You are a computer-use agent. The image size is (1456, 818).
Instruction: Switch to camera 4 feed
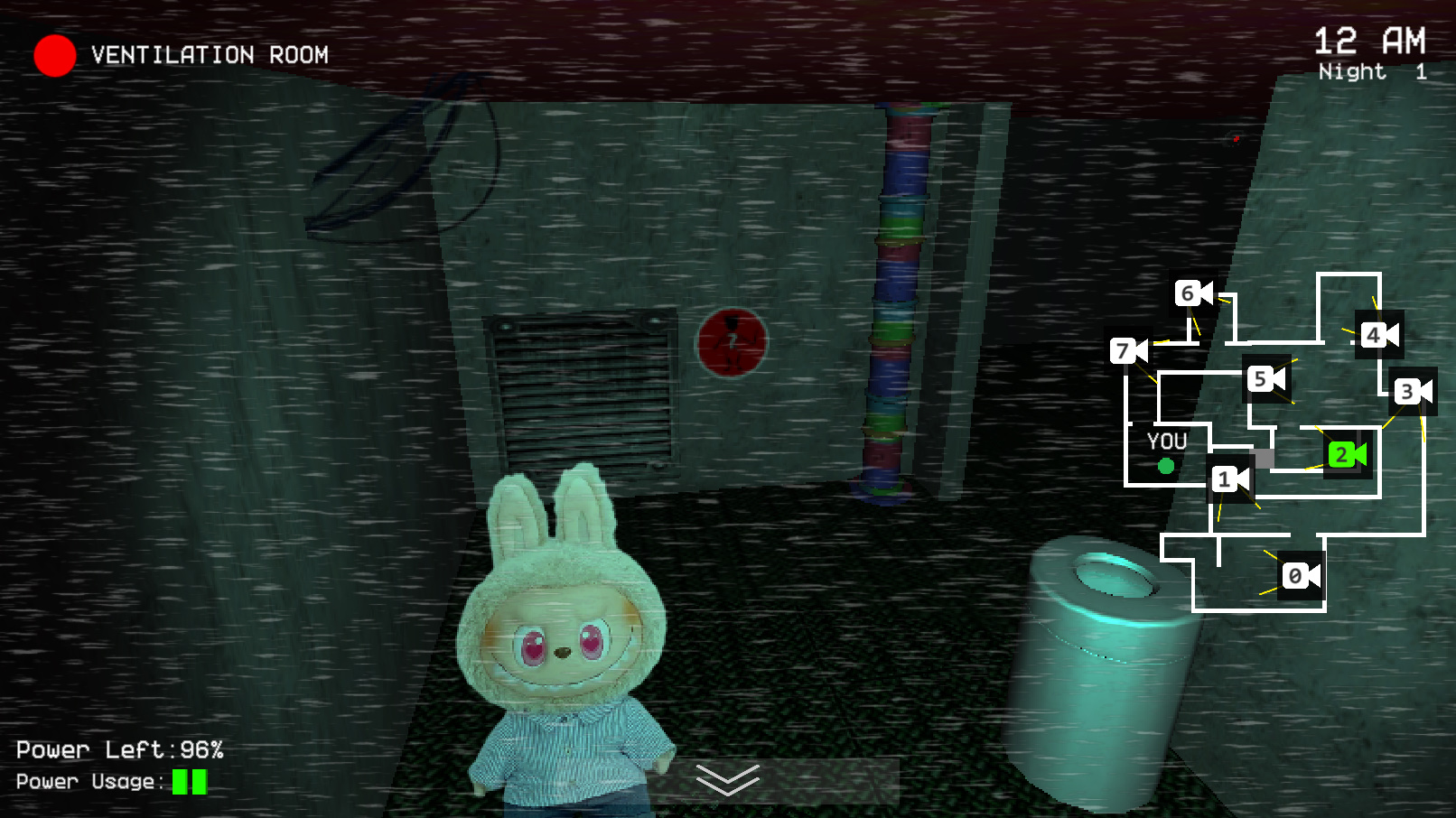1379,333
